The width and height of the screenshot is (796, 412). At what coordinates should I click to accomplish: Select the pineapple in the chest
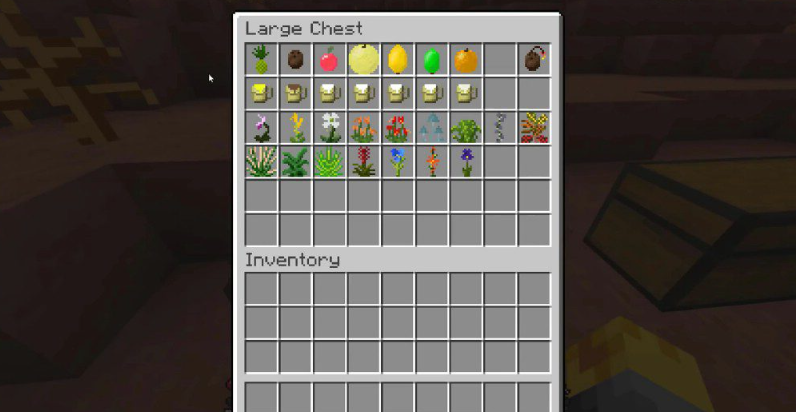pyautogui.click(x=261, y=60)
